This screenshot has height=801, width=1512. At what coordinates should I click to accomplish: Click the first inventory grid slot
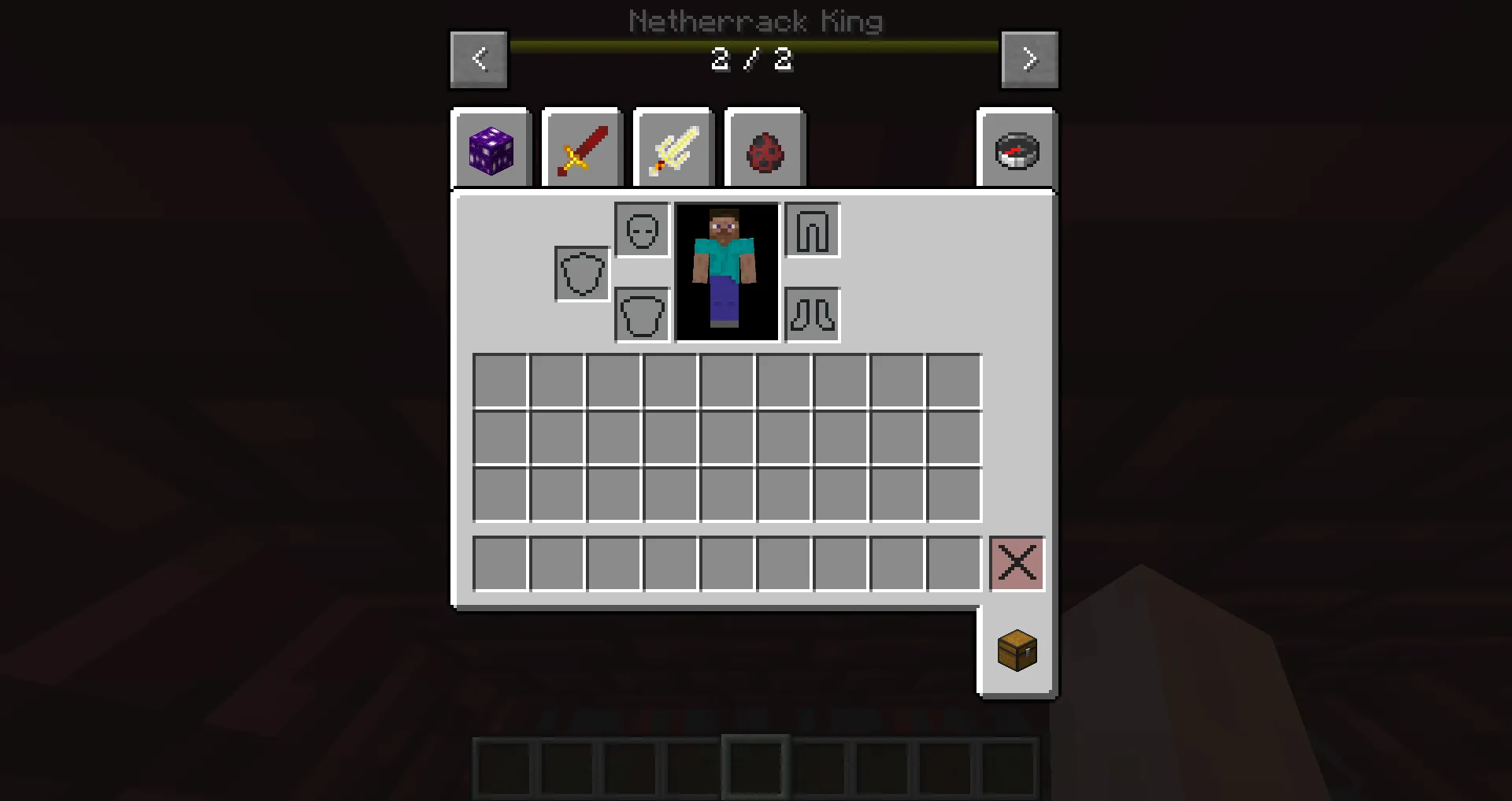pyautogui.click(x=499, y=380)
